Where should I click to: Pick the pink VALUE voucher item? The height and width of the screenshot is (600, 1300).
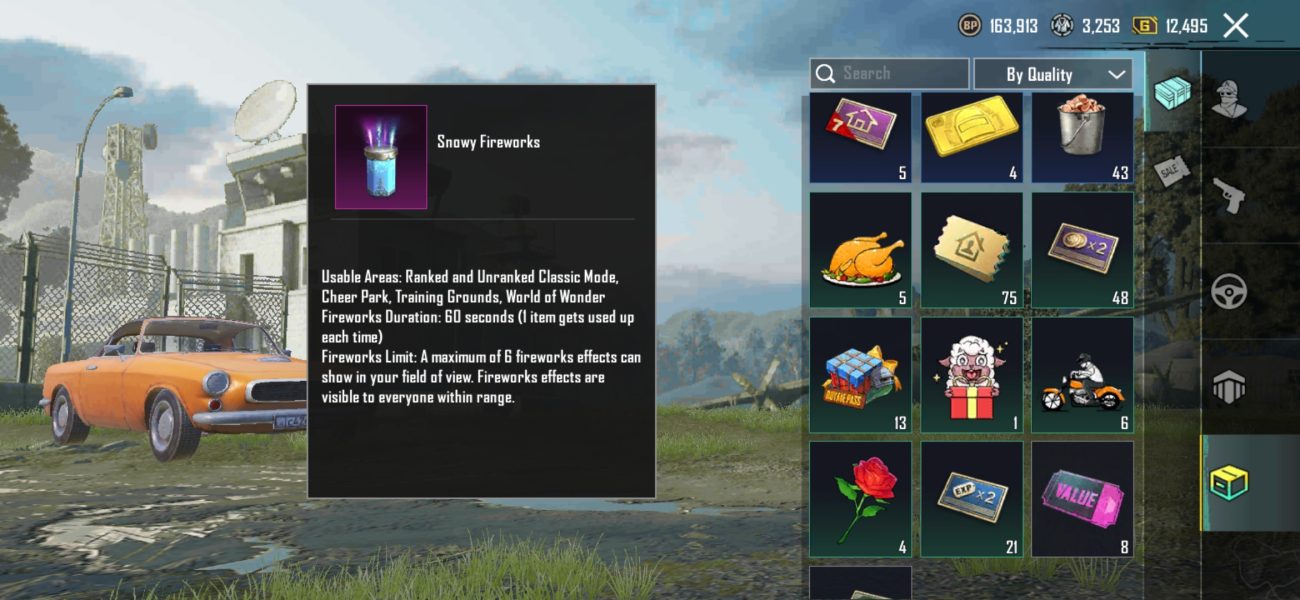coord(1082,499)
